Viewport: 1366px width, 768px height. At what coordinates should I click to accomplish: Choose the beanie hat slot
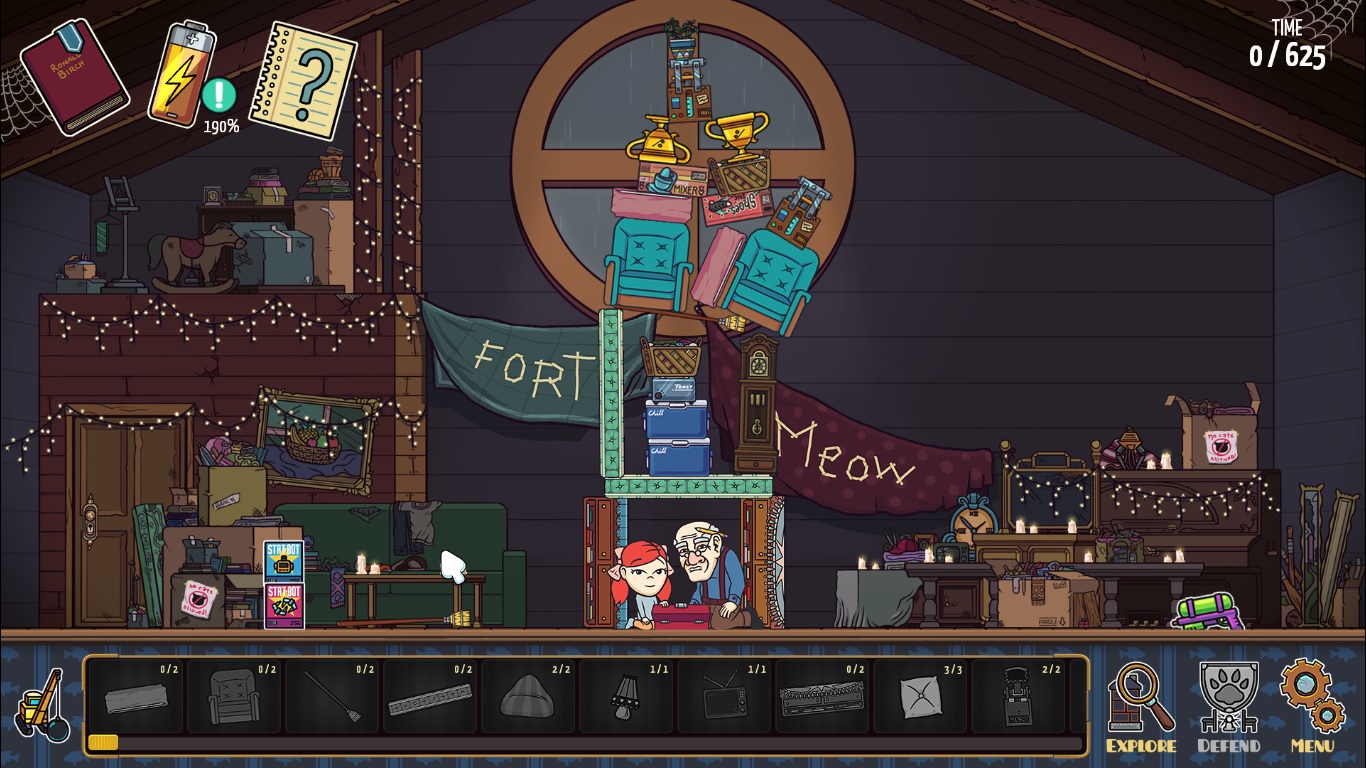click(528, 695)
